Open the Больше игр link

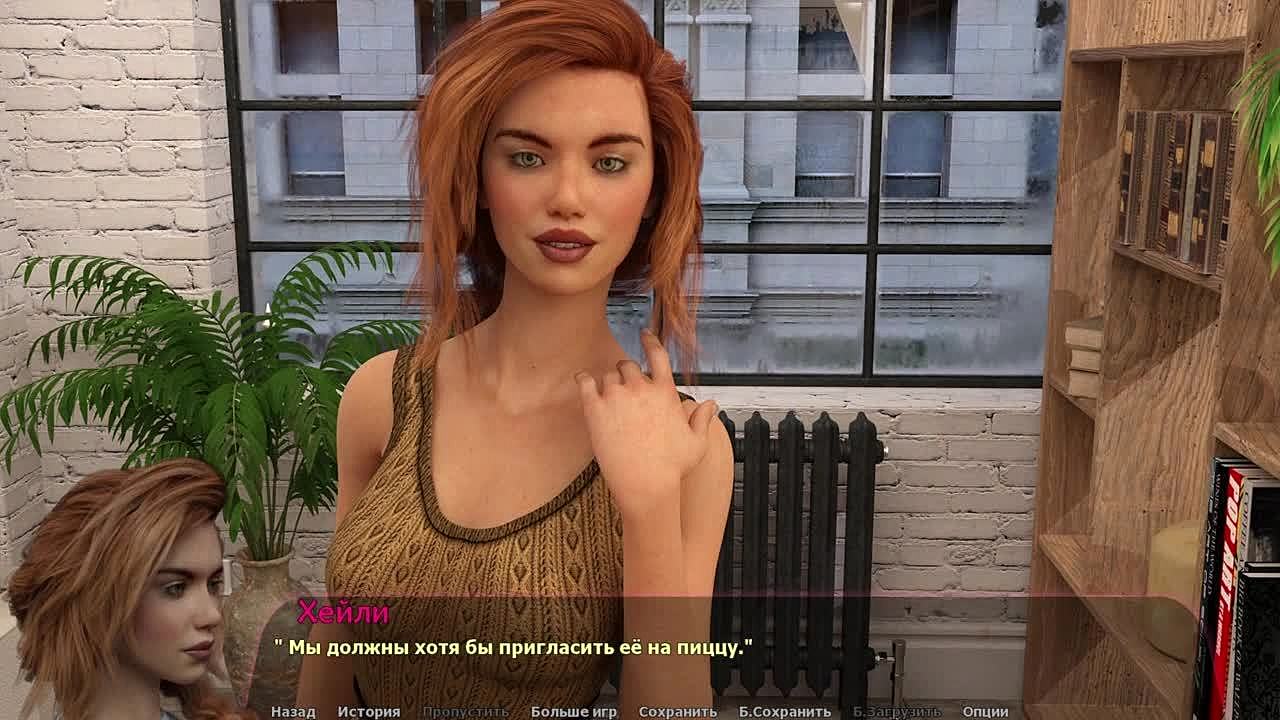(573, 711)
